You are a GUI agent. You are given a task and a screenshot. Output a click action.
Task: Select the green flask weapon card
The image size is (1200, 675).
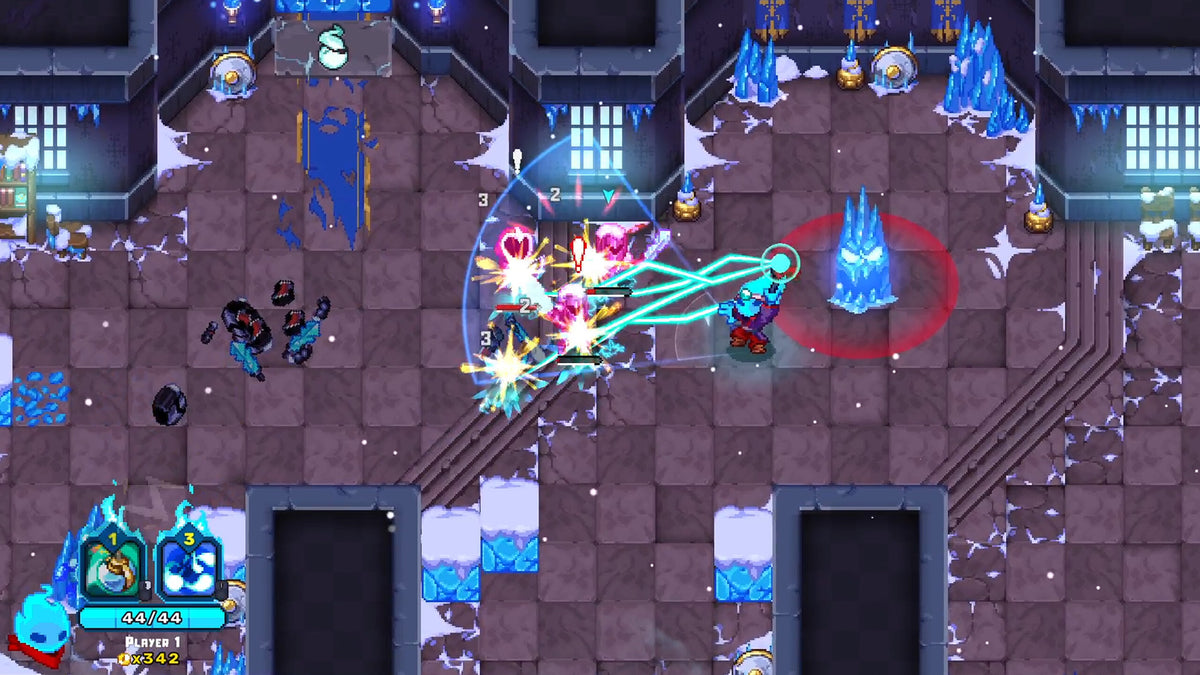112,568
